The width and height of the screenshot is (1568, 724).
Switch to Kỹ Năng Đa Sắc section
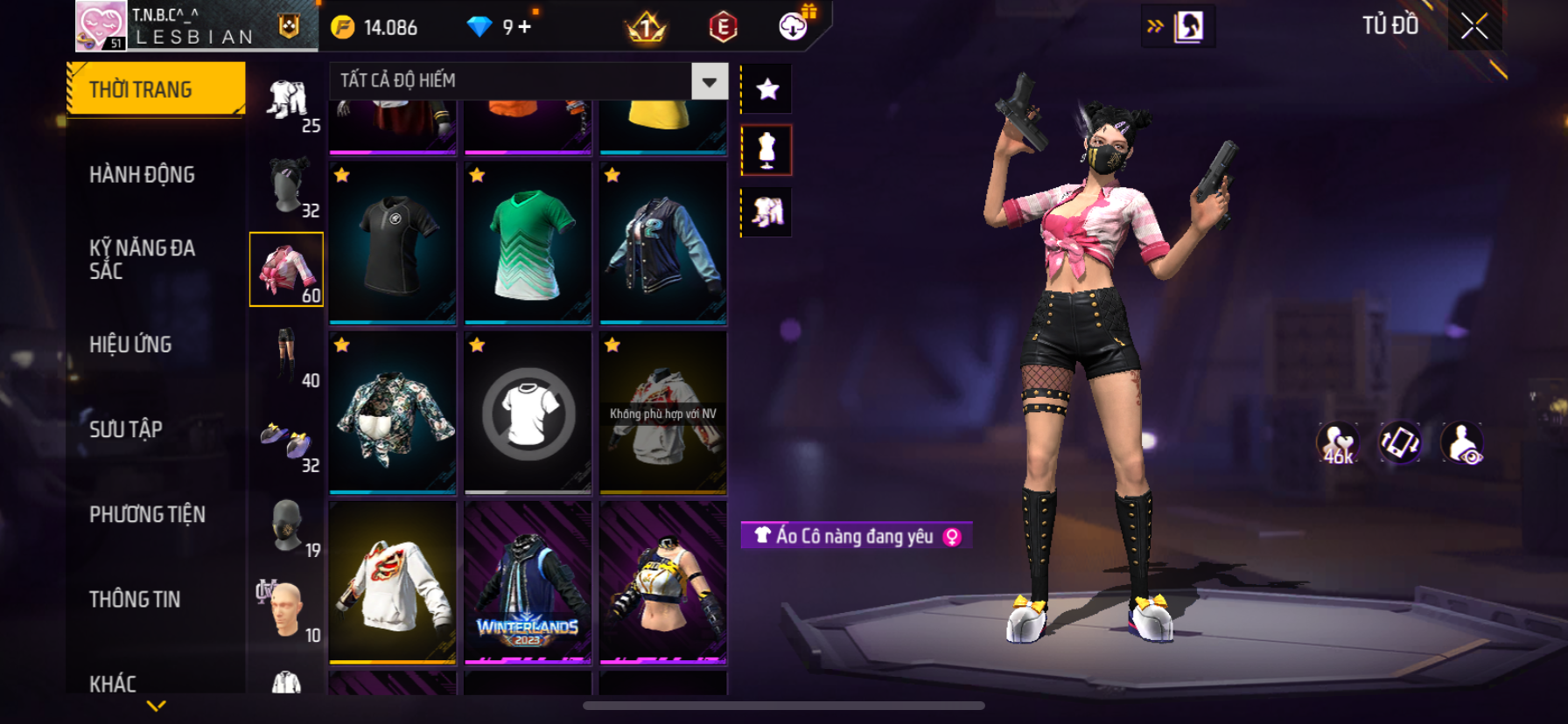[x=142, y=260]
